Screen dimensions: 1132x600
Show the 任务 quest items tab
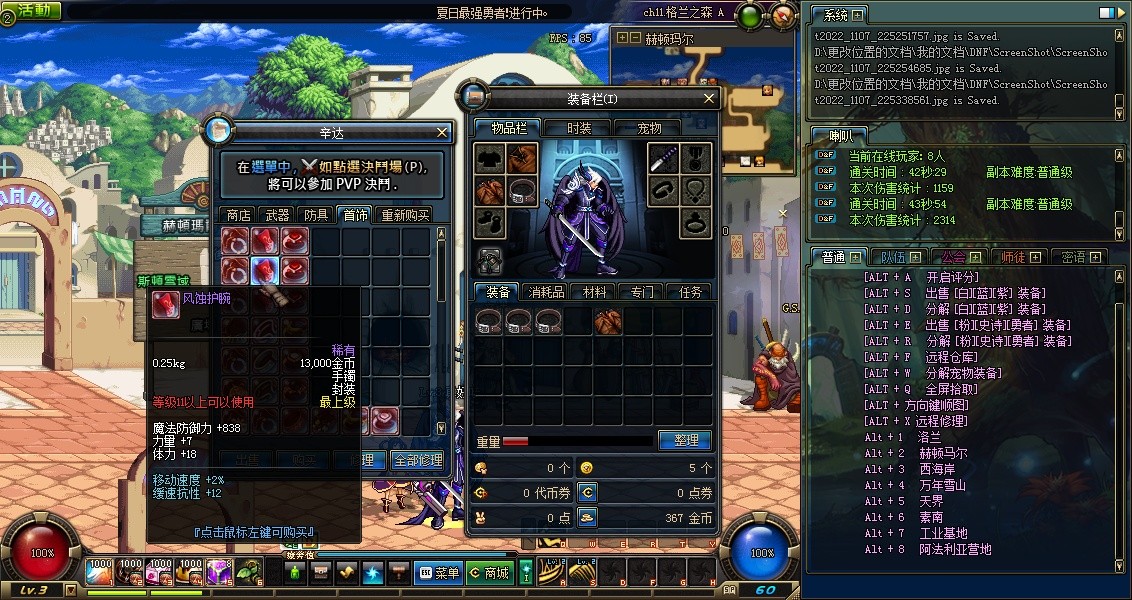tap(690, 292)
